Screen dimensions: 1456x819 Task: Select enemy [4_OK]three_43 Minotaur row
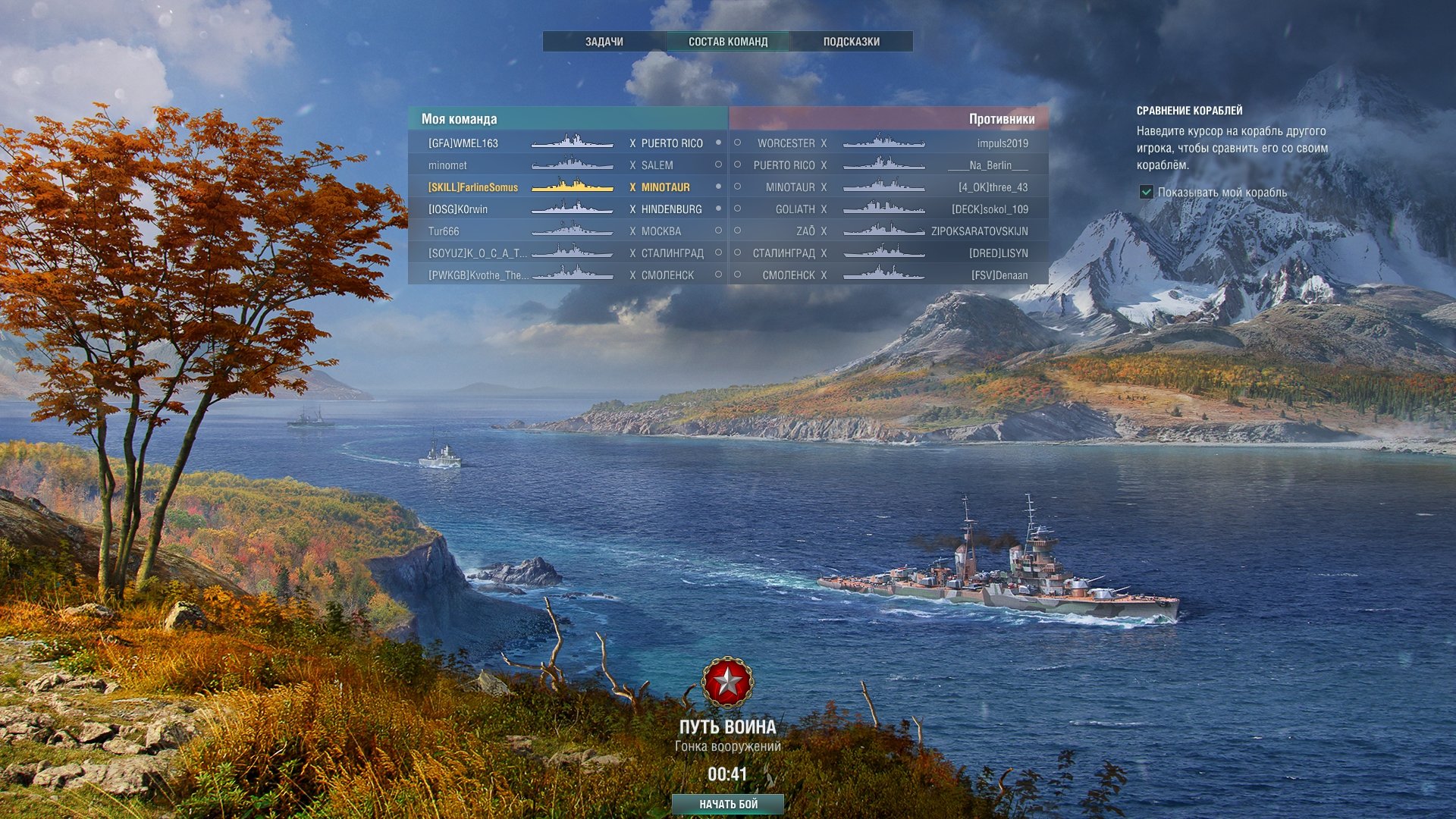tap(889, 187)
